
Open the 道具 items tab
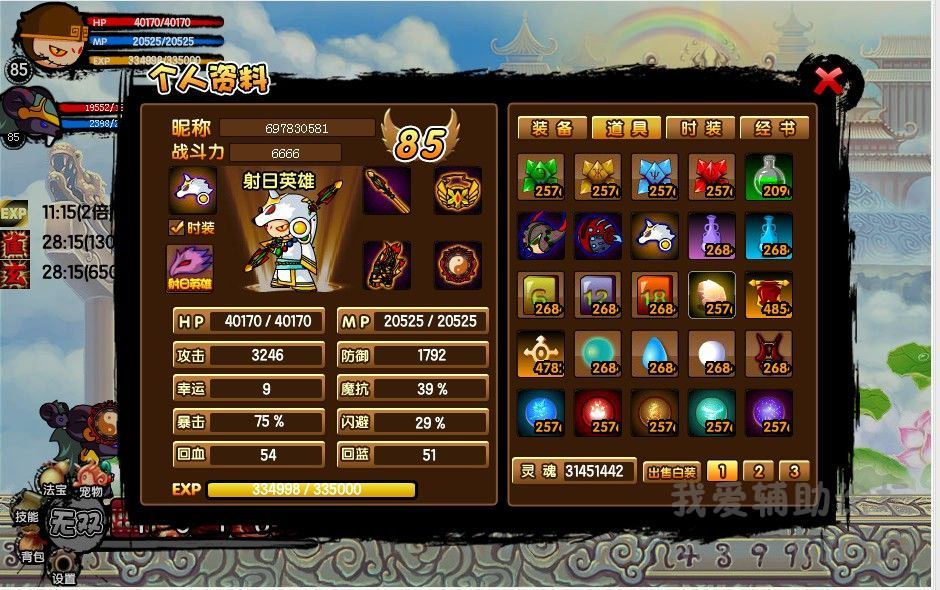point(626,128)
